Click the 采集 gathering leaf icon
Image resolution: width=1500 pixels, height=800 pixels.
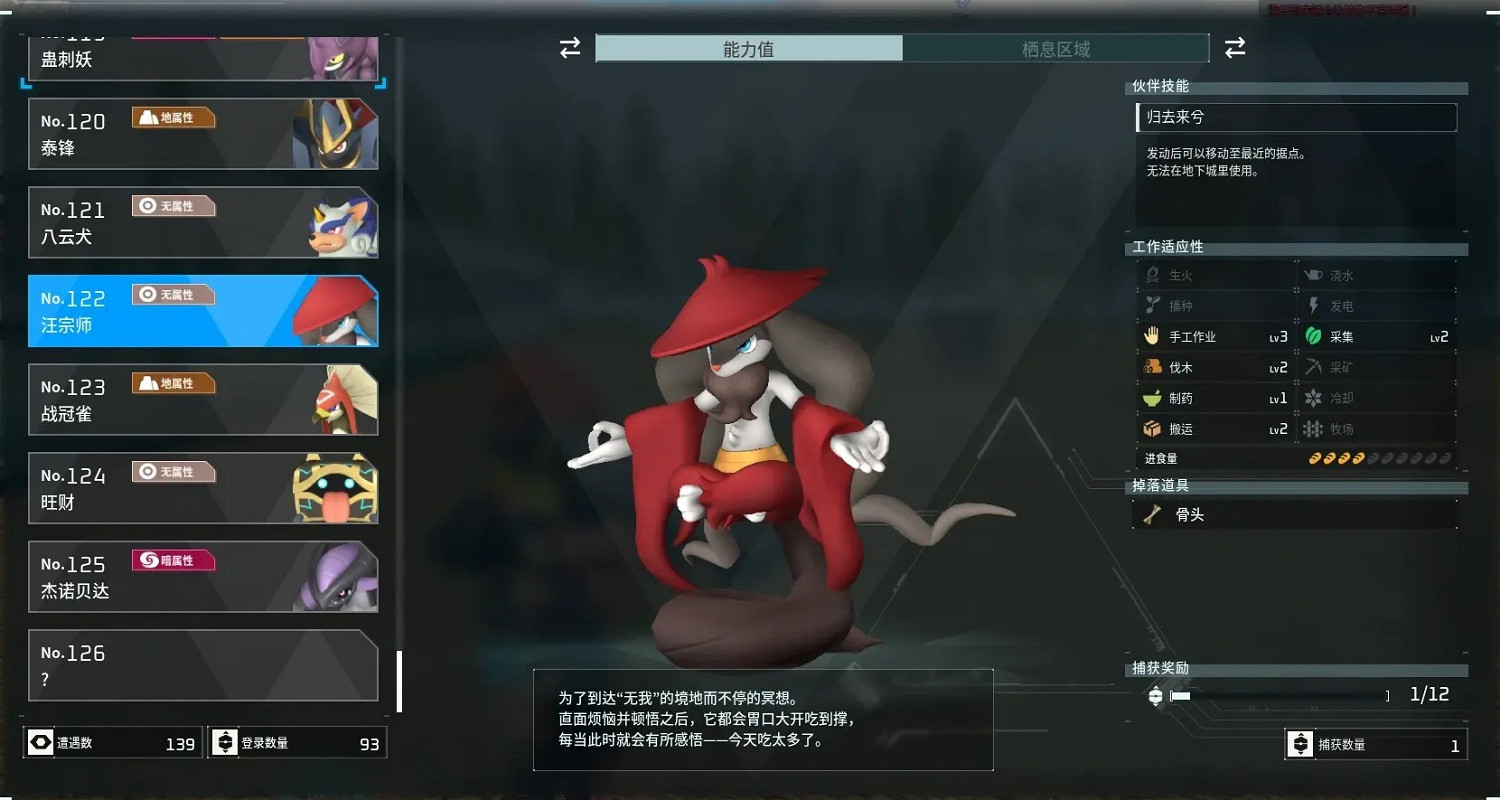tap(1312, 336)
